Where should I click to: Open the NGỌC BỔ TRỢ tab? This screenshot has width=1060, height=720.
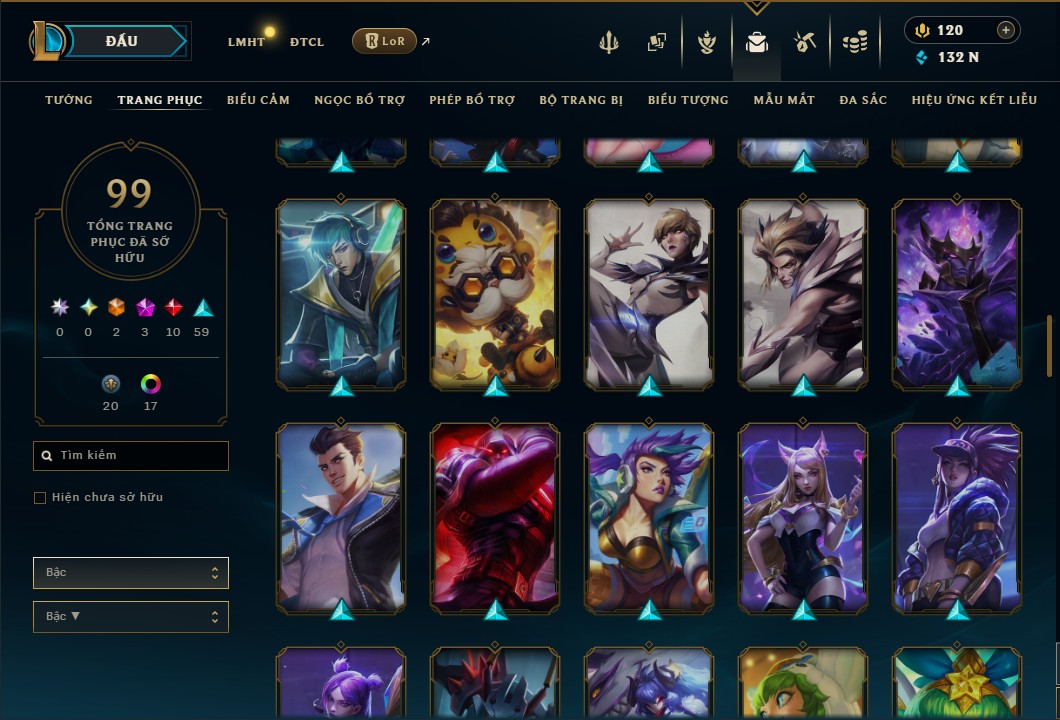pos(359,100)
